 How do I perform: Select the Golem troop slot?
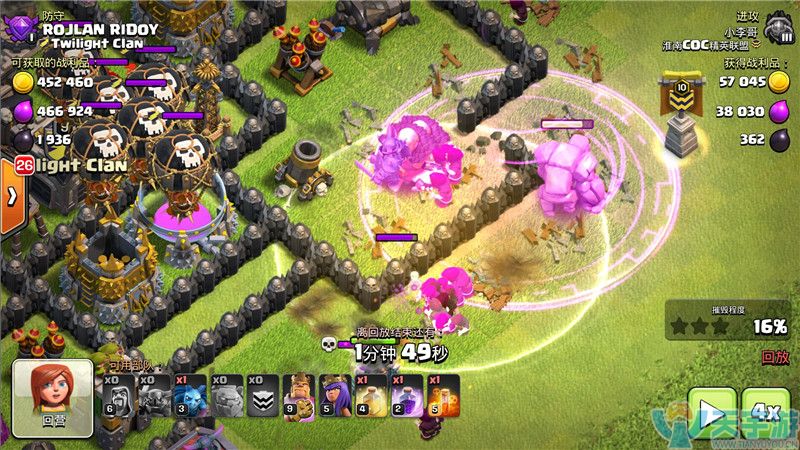226,397
